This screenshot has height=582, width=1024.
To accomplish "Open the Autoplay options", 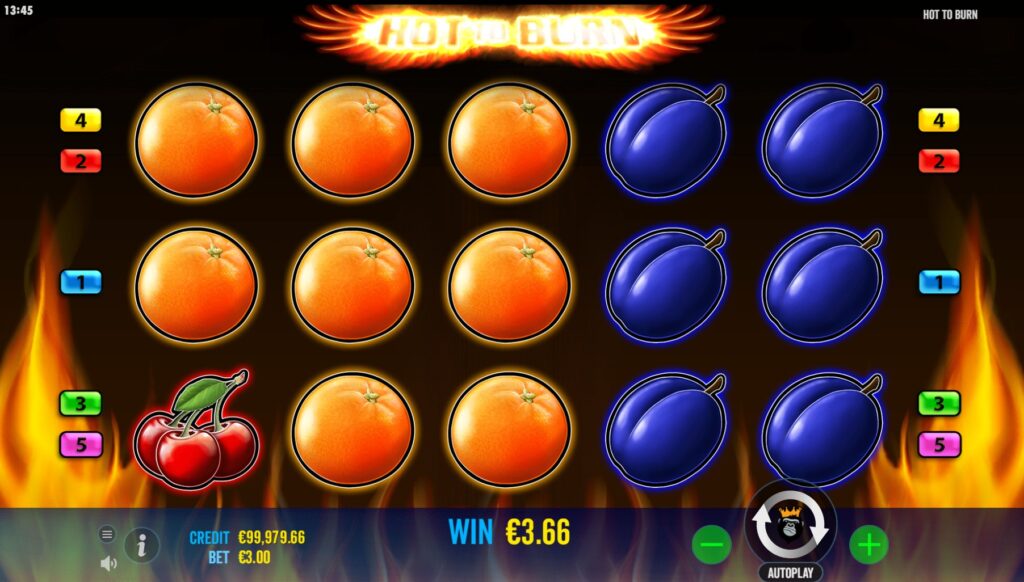I will tap(790, 573).
